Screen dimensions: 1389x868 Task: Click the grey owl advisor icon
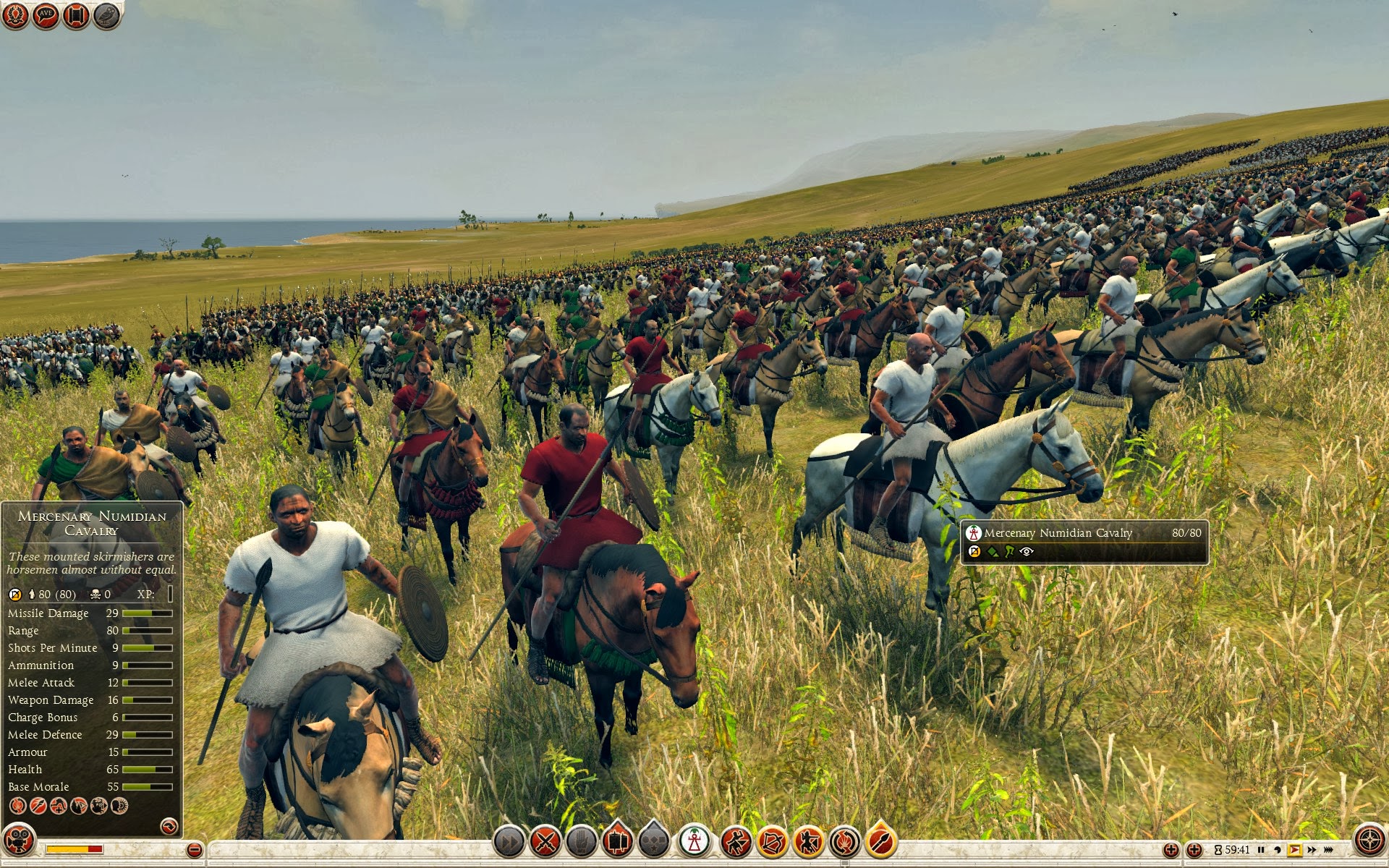click(106, 15)
